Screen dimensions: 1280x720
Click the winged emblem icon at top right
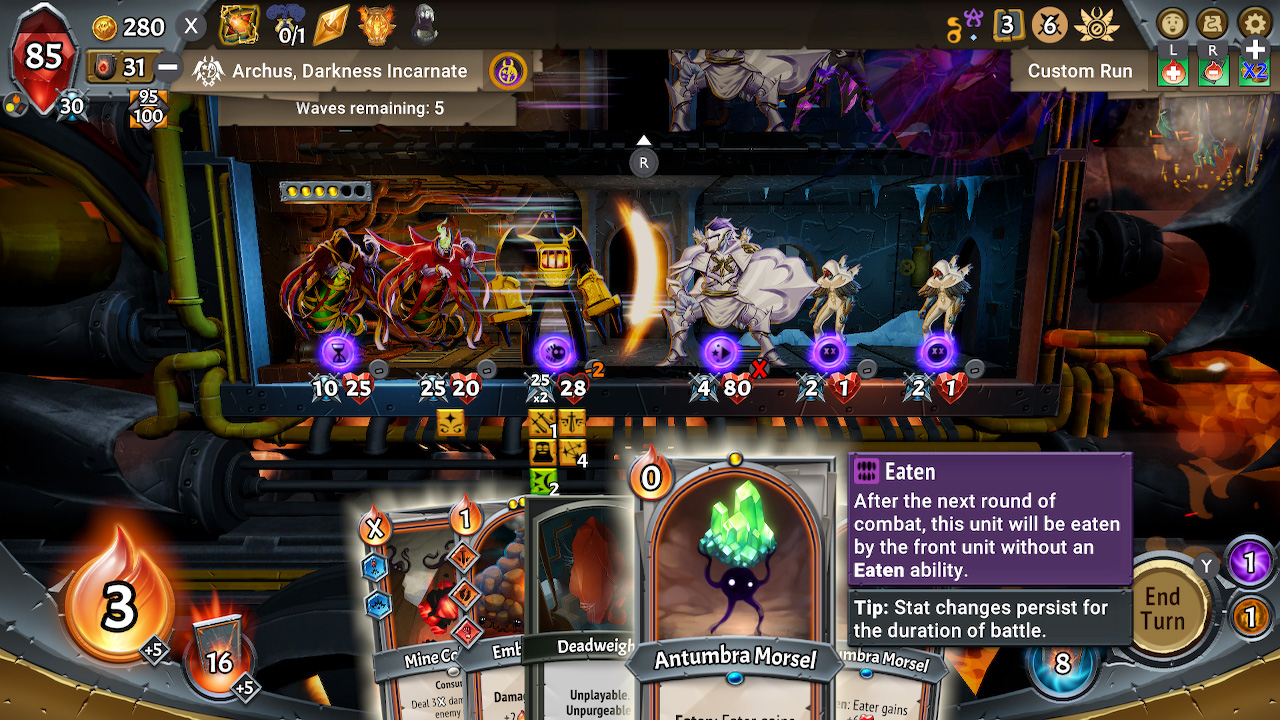tap(1098, 27)
